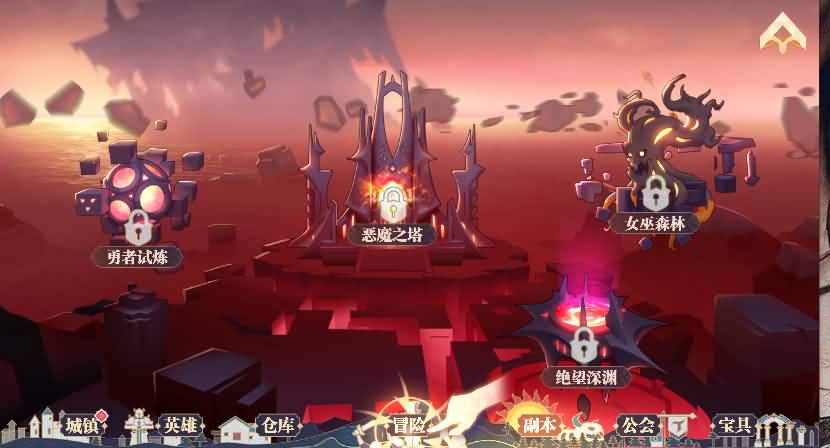Image resolution: width=830 pixels, height=448 pixels.
Task: Open the 城镇 (Town) tab
Action: click(80, 426)
